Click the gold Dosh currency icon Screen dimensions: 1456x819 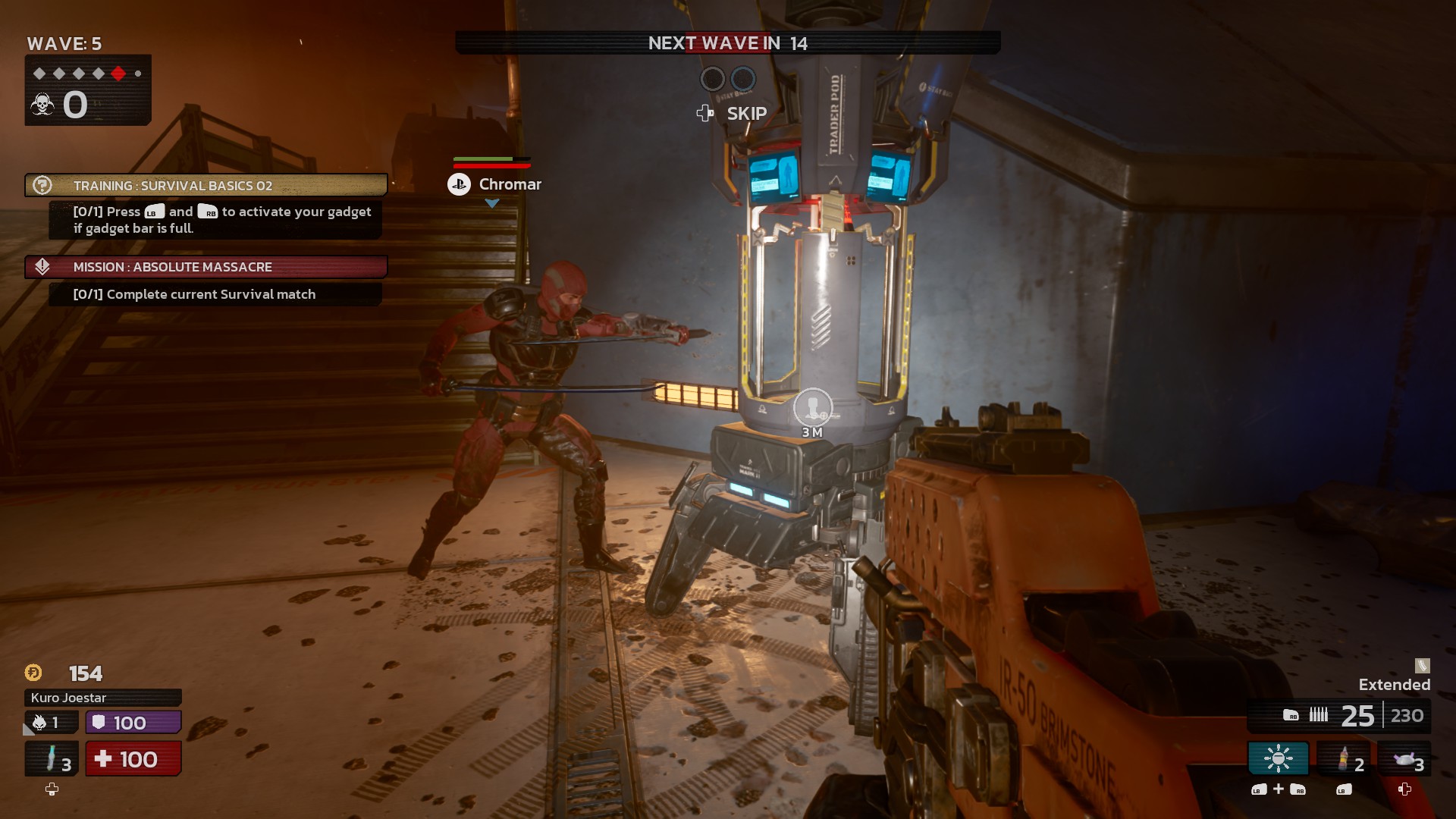click(x=33, y=673)
